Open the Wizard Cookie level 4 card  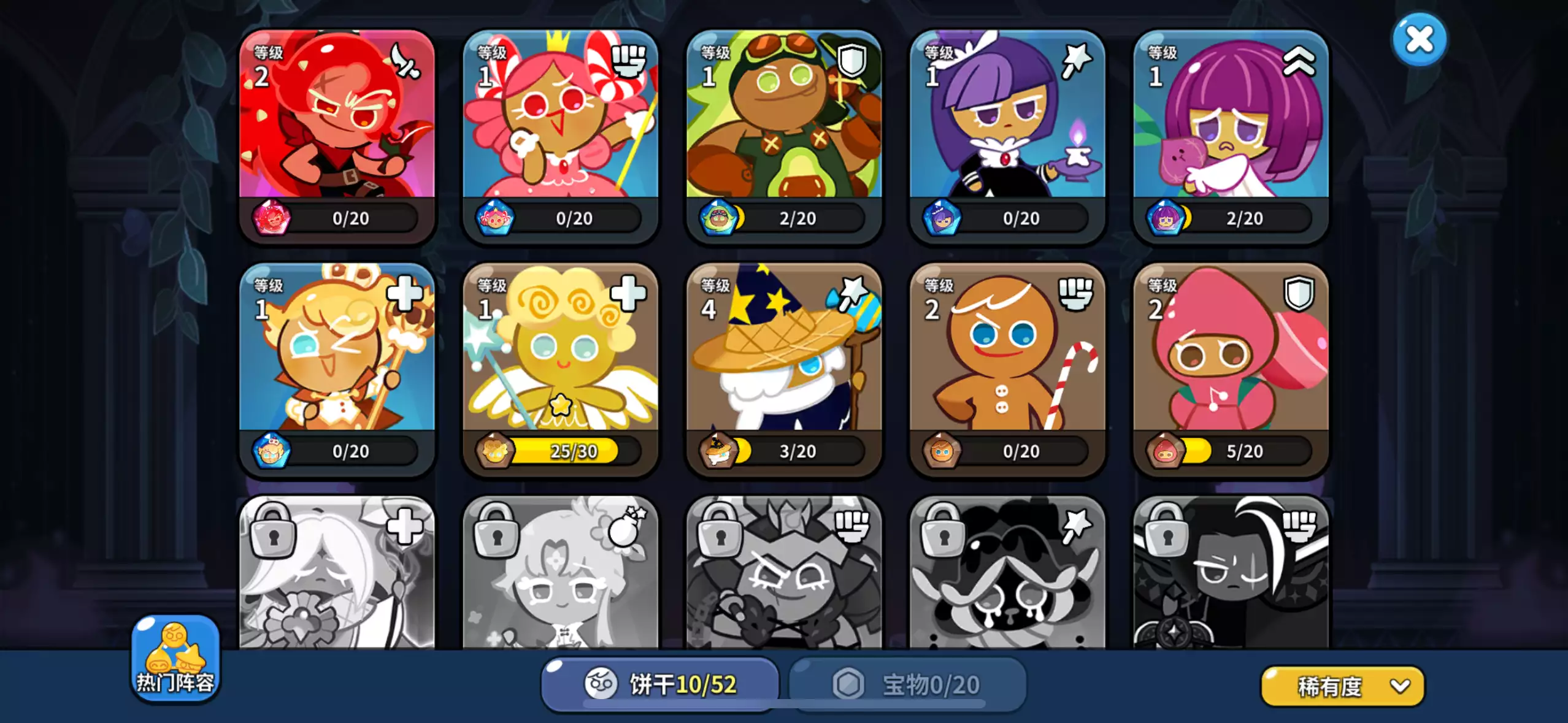[x=783, y=368]
